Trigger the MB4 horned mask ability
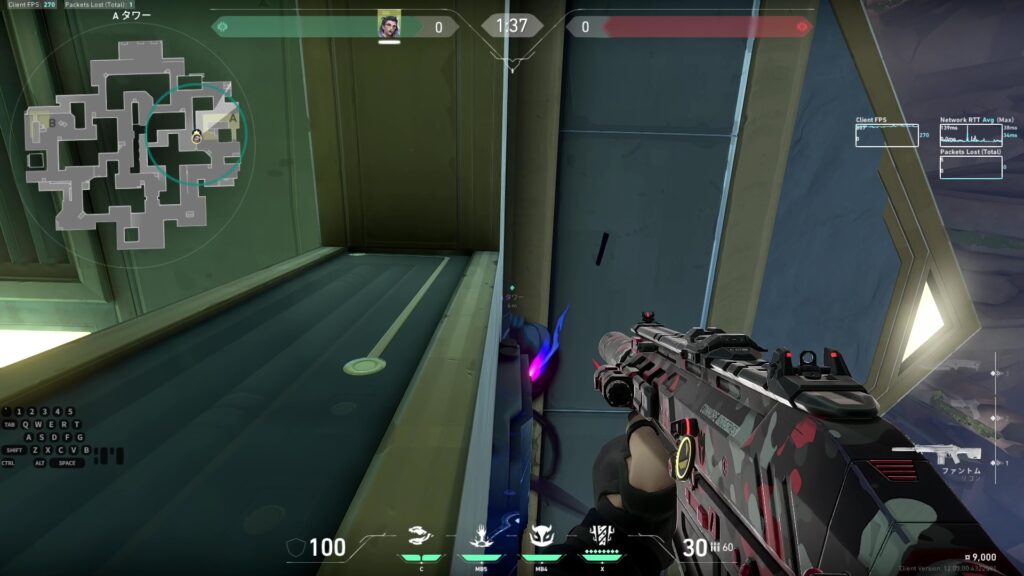The height and width of the screenshot is (576, 1024). click(x=542, y=537)
